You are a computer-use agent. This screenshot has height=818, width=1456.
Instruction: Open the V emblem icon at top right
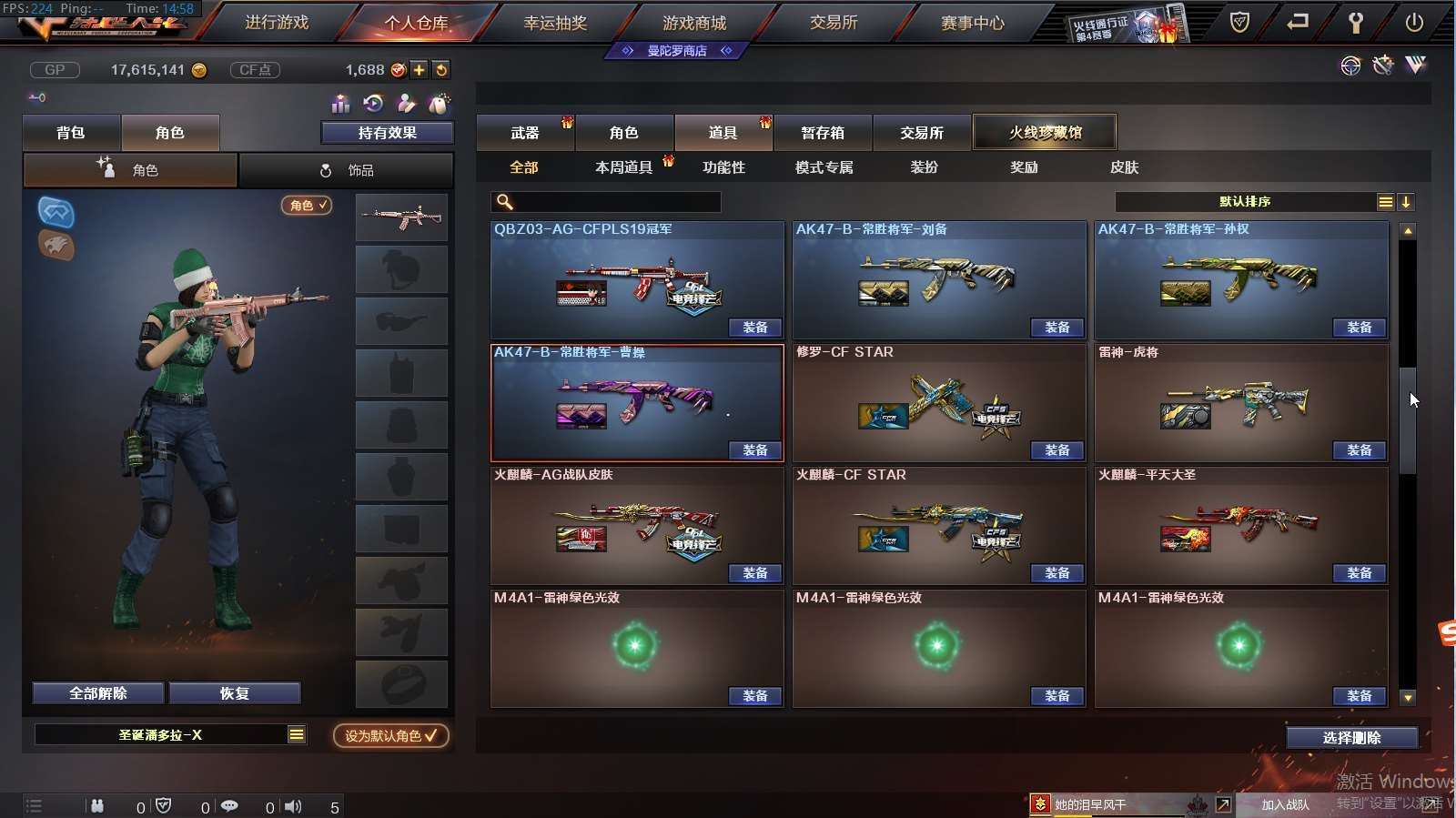pos(1417,66)
